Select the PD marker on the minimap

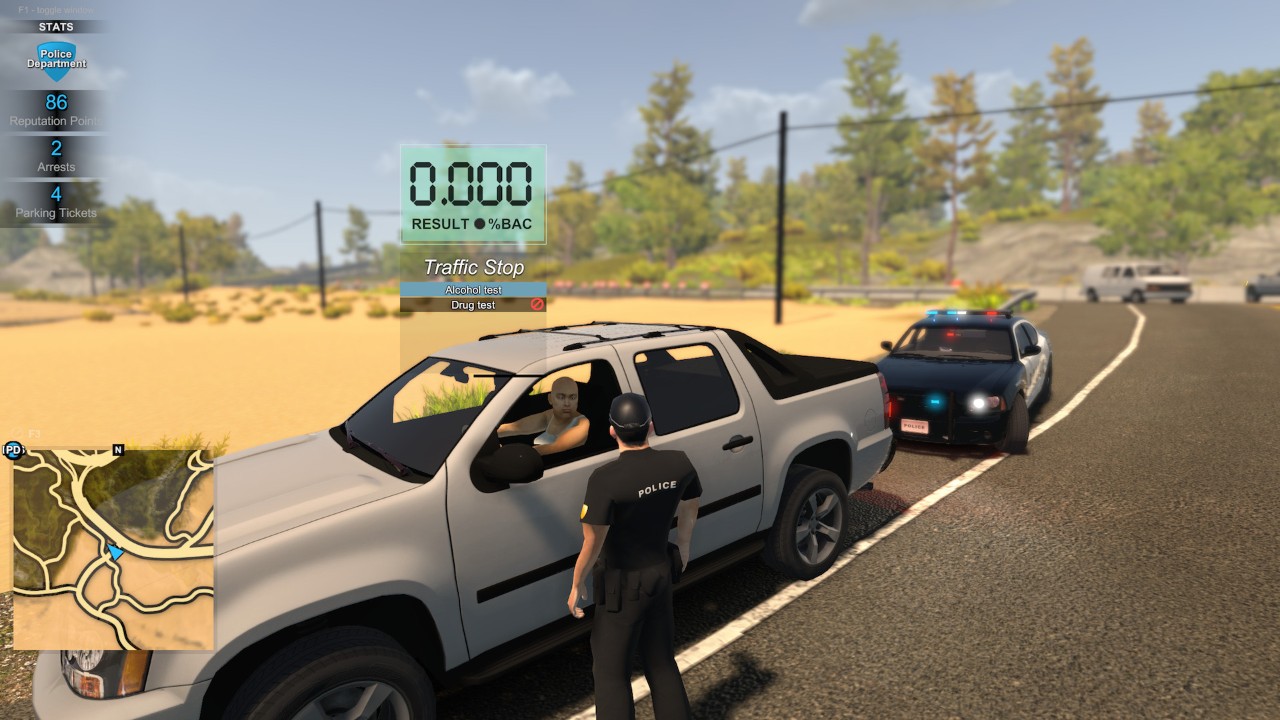[x=13, y=450]
